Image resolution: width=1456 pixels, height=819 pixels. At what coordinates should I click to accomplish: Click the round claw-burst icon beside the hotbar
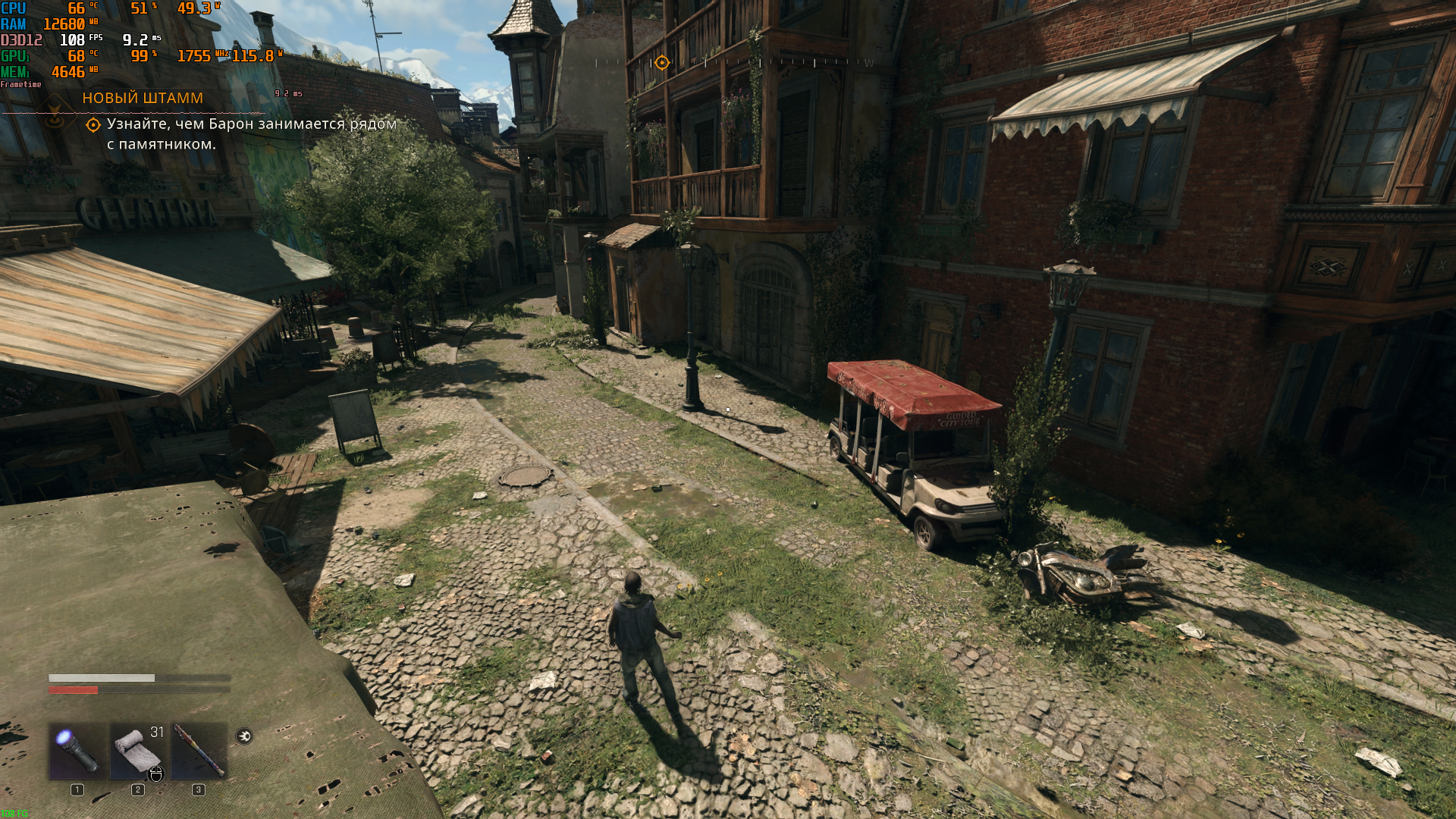pyautogui.click(x=244, y=736)
